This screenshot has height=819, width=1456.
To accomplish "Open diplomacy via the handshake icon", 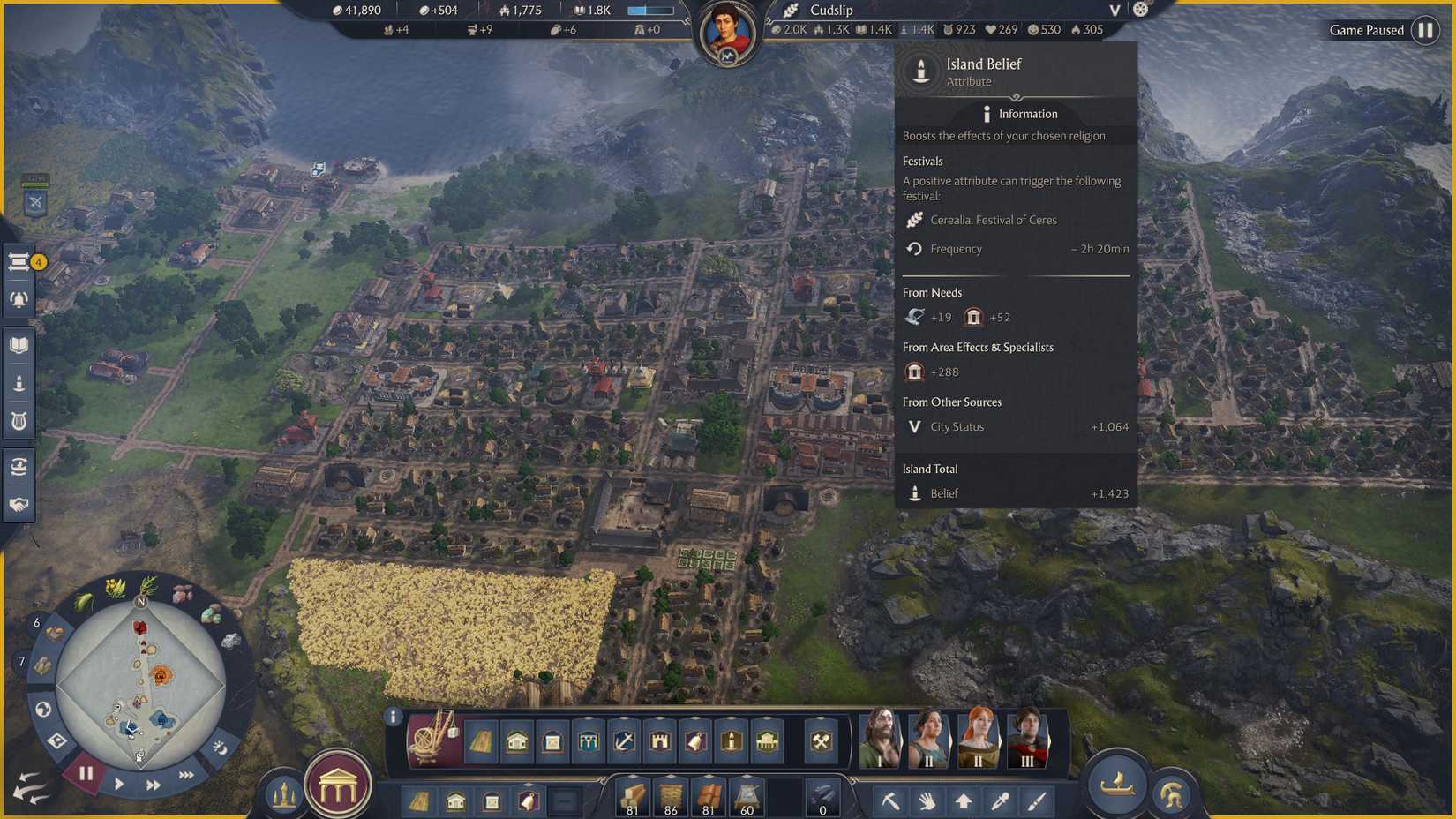I will pyautogui.click(x=18, y=507).
